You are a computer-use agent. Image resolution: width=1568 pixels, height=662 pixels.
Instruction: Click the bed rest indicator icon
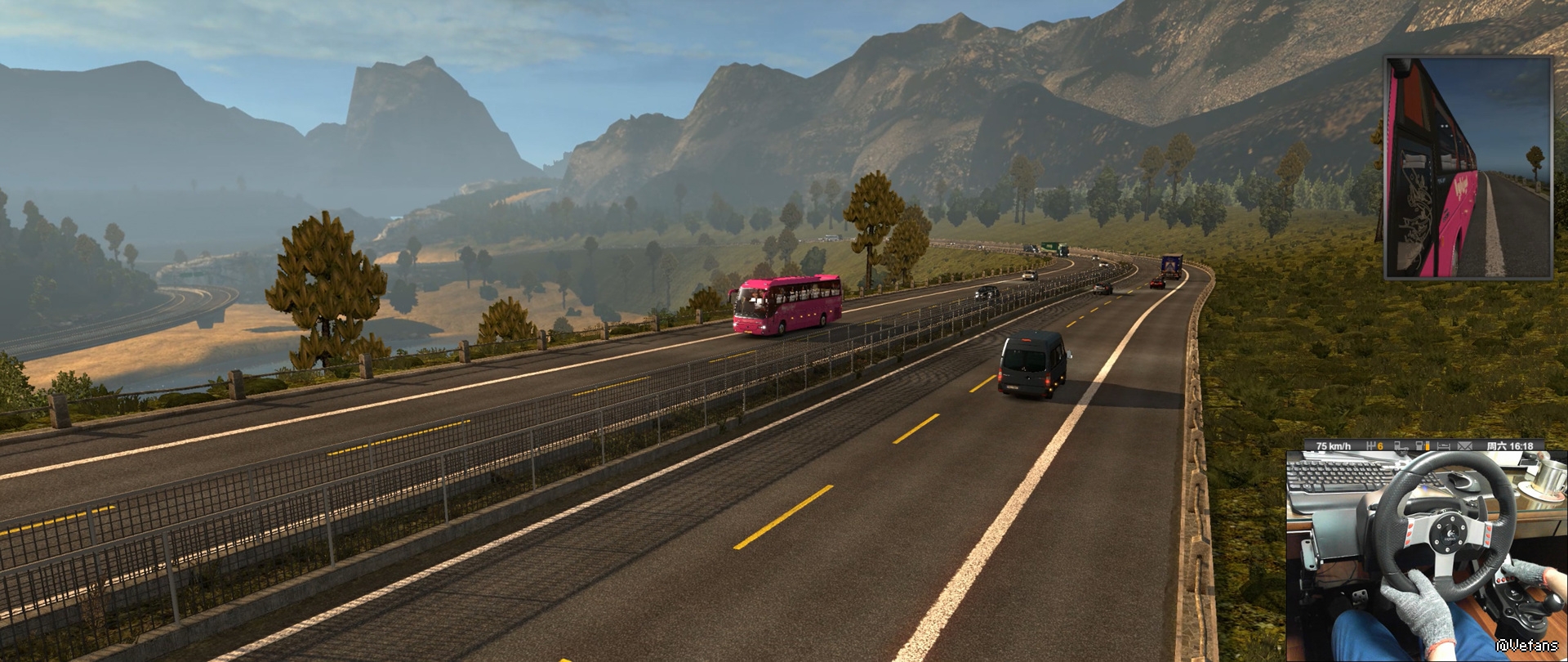coord(1444,446)
